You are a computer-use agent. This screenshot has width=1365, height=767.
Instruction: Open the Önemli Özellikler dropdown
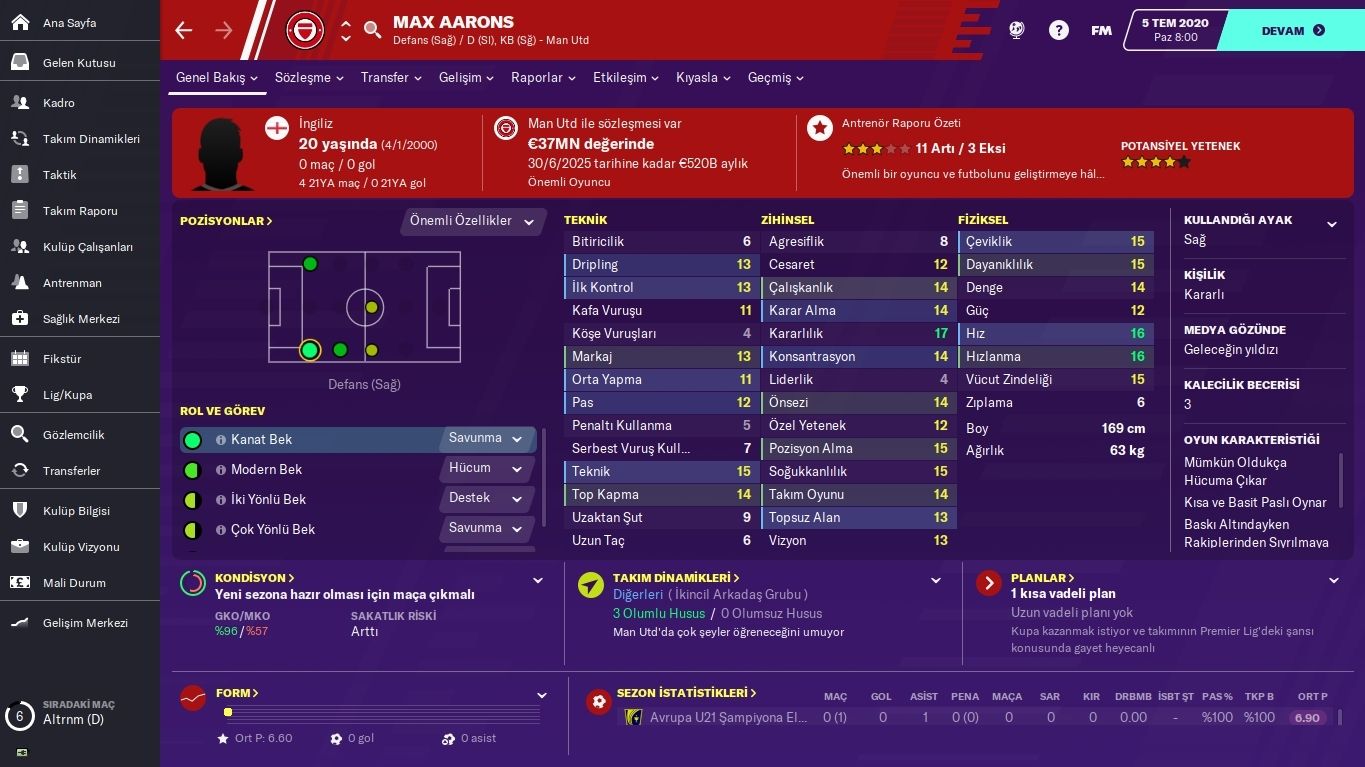coord(471,221)
